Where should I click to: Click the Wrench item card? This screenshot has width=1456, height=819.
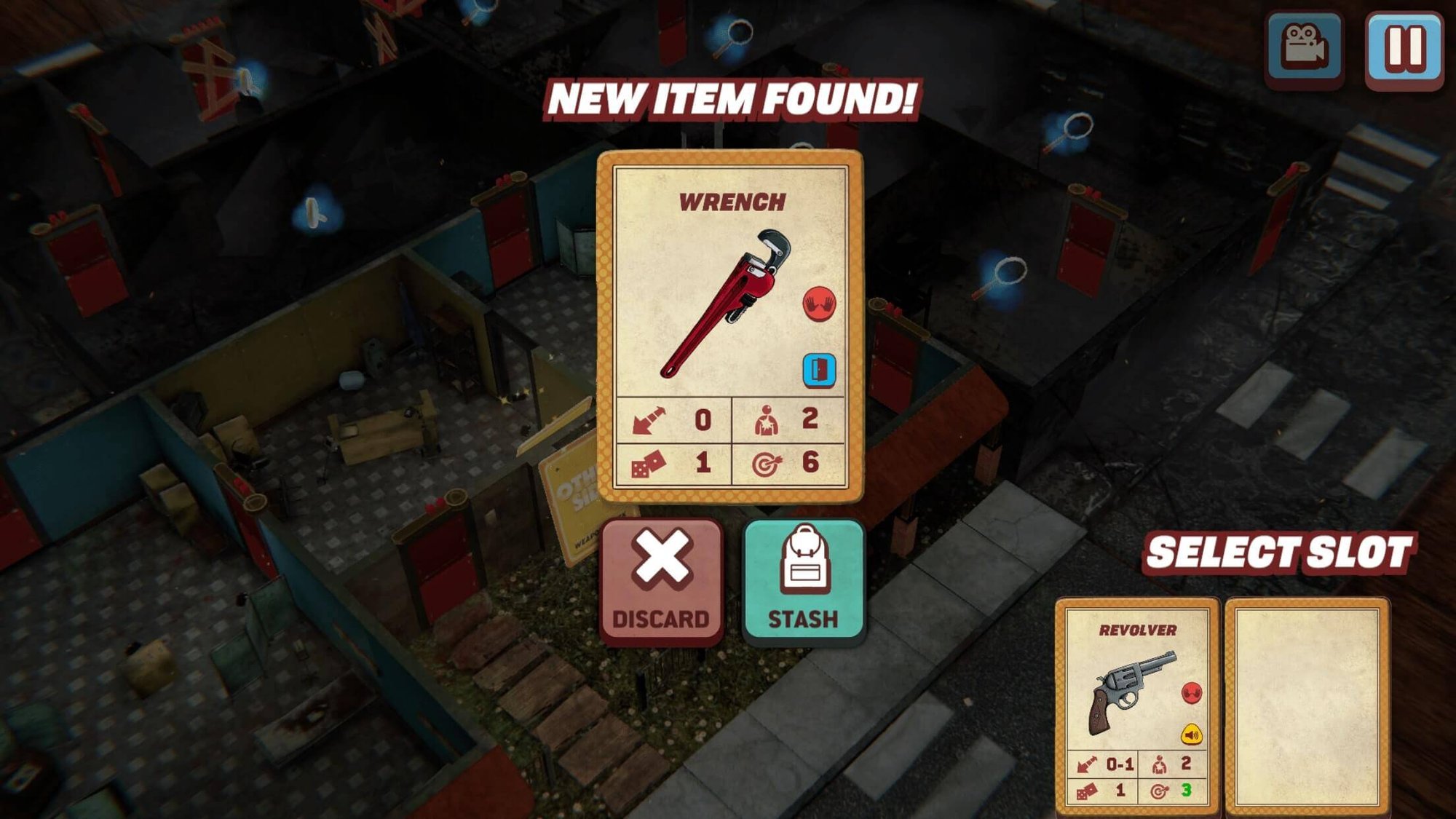tap(730, 326)
